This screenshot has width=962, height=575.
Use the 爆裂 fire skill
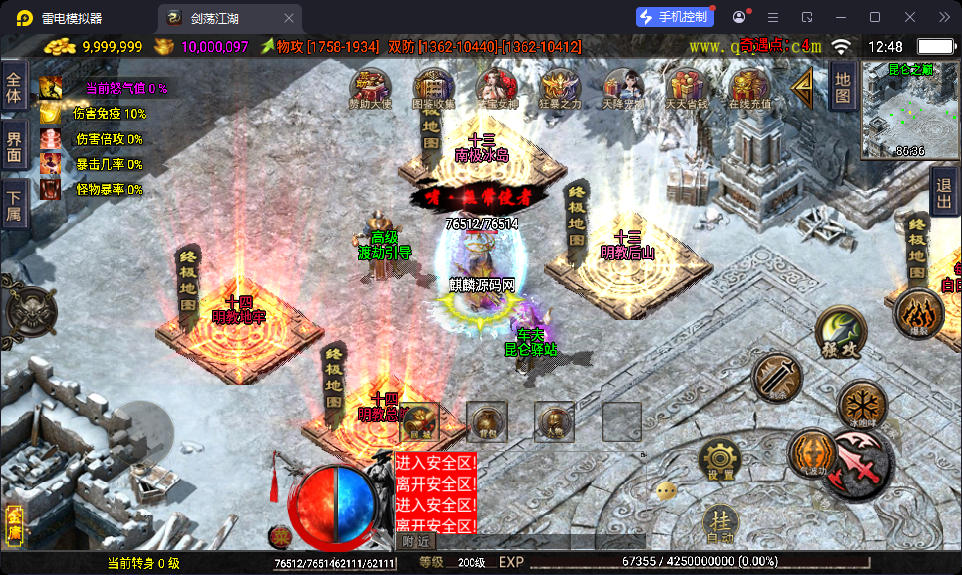pyautogui.click(x=919, y=314)
